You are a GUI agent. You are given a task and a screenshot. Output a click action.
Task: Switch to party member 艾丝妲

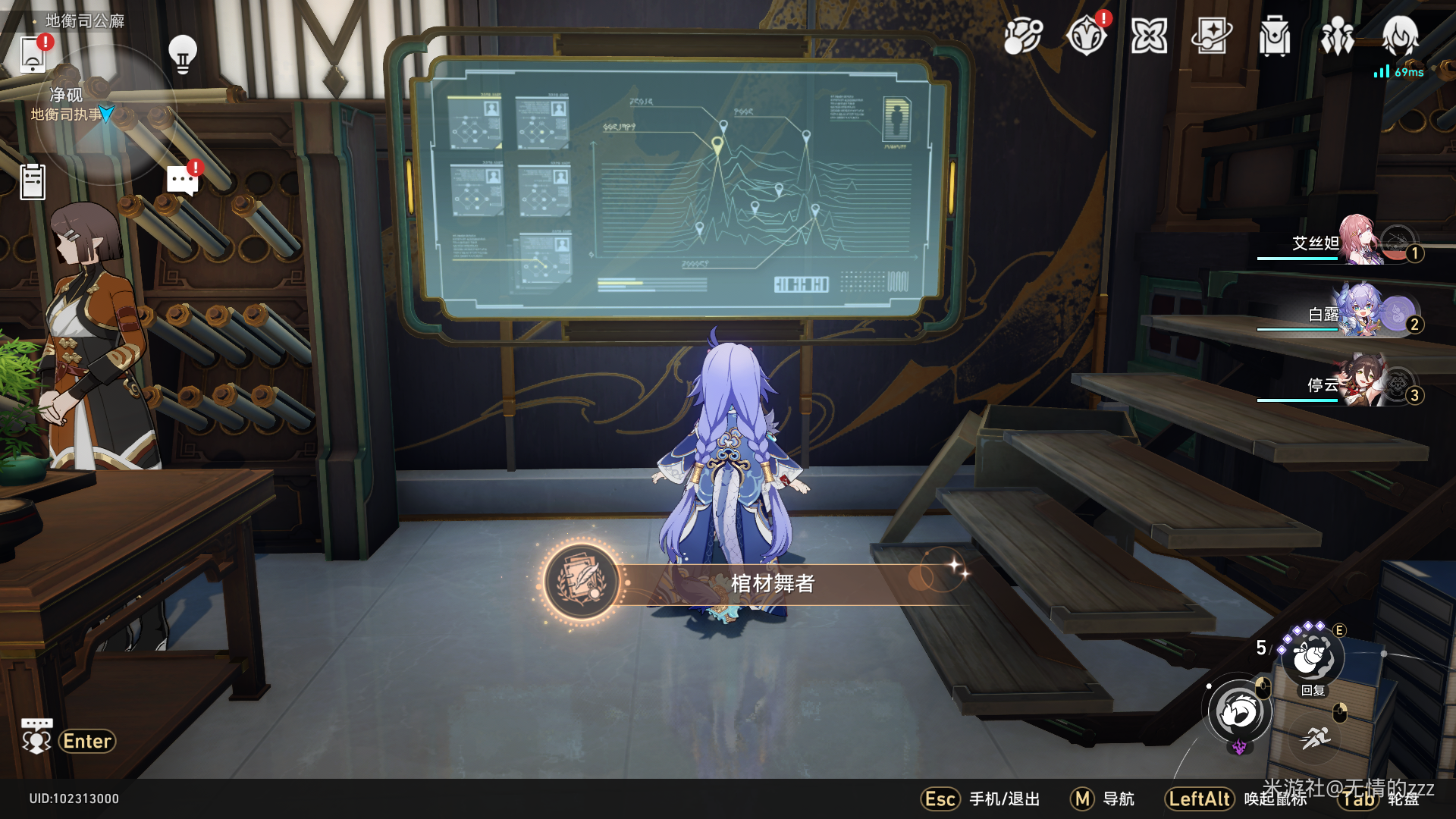pos(1357,242)
